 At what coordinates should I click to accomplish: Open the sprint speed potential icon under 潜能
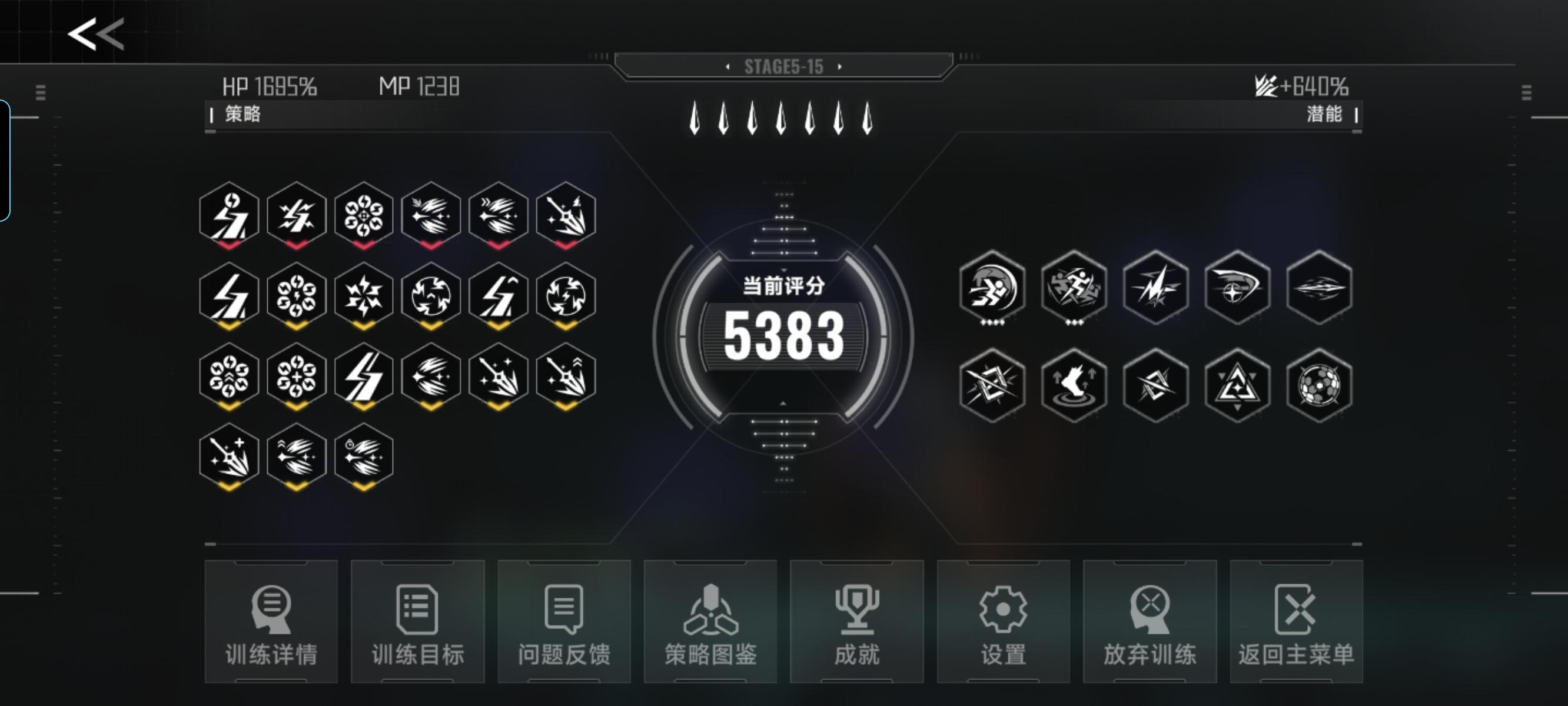tap(992, 289)
